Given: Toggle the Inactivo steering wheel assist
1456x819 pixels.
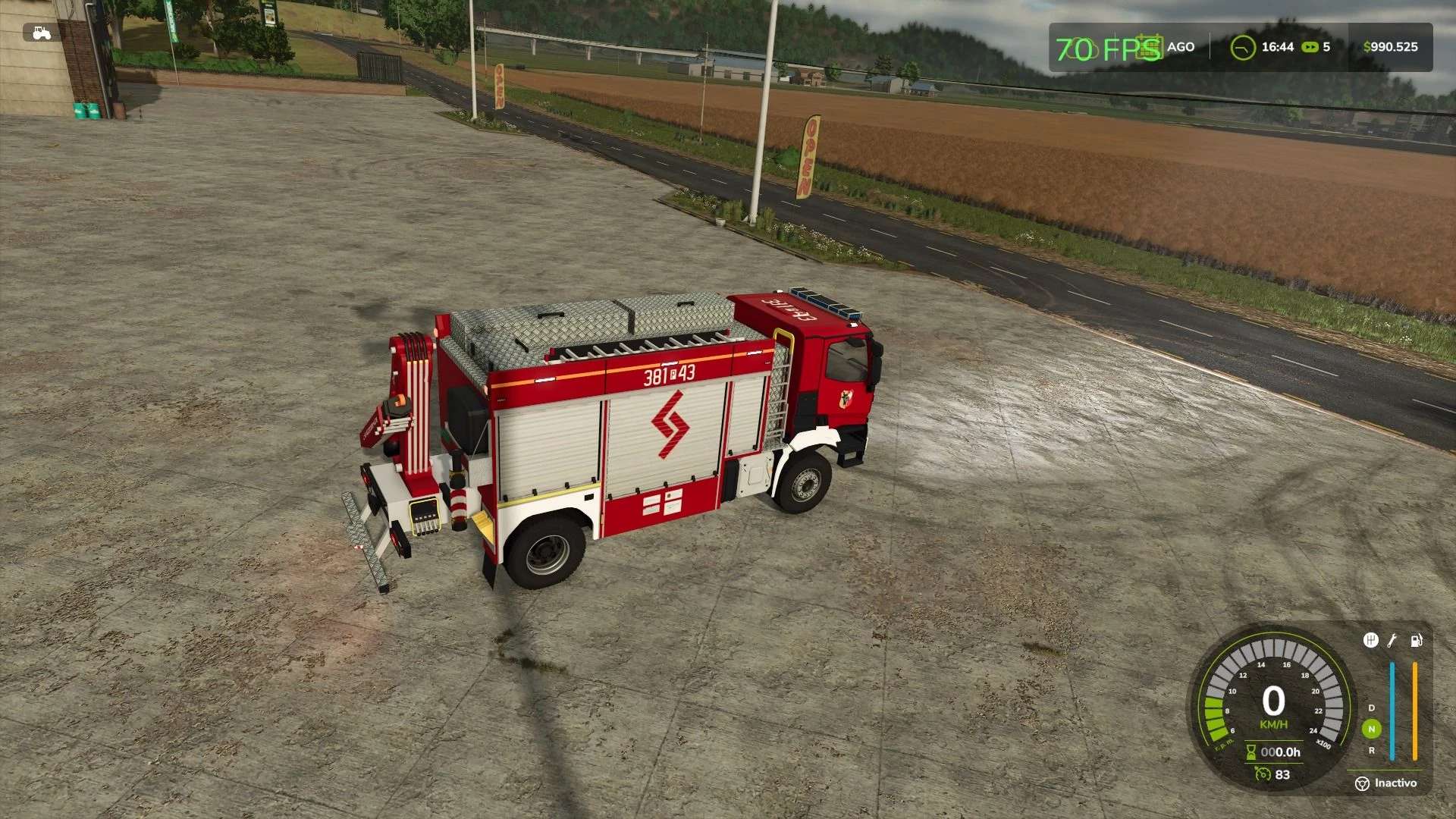Looking at the screenshot, I should (1362, 783).
